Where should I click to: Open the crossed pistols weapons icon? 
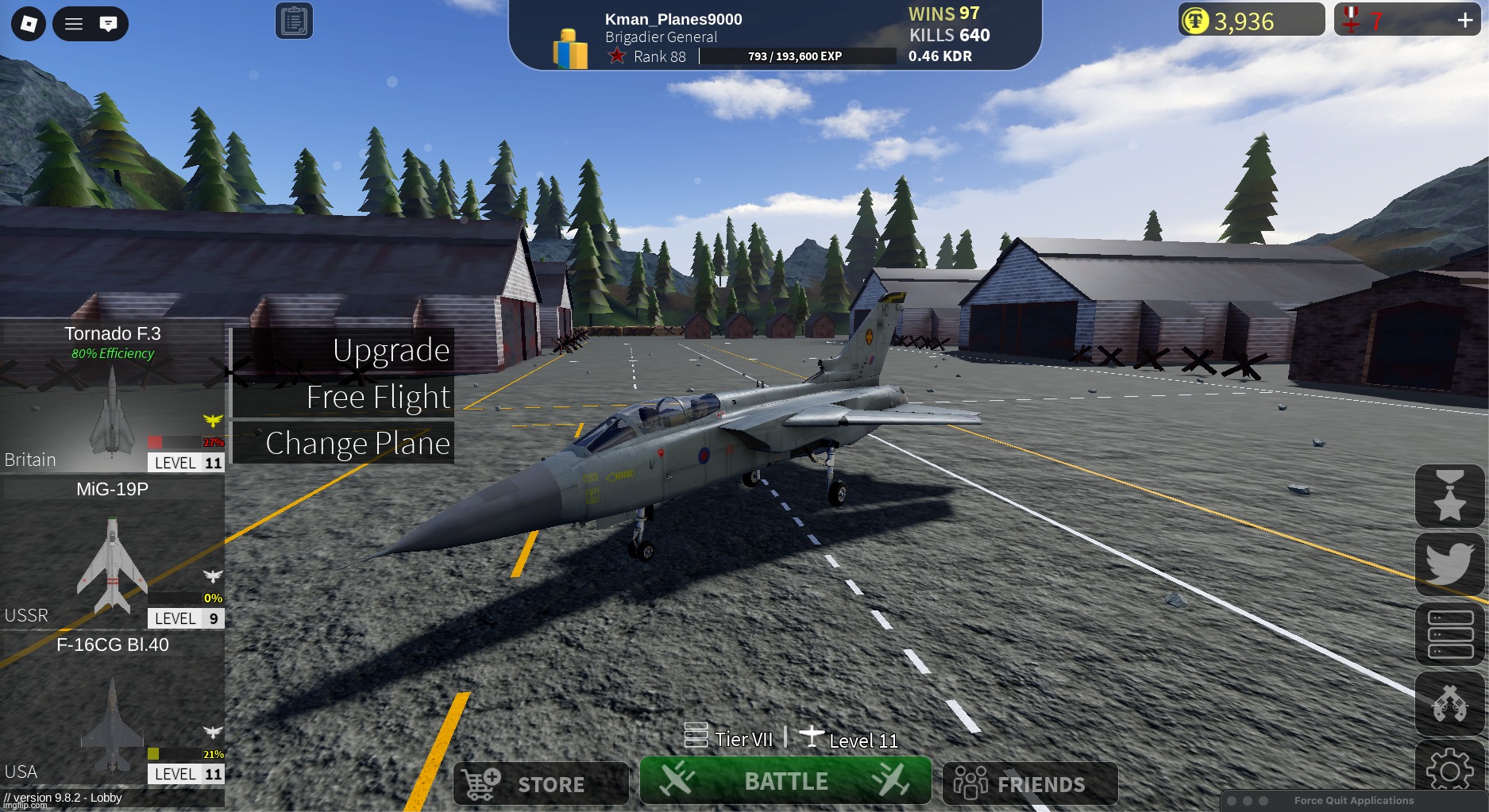point(1449,703)
